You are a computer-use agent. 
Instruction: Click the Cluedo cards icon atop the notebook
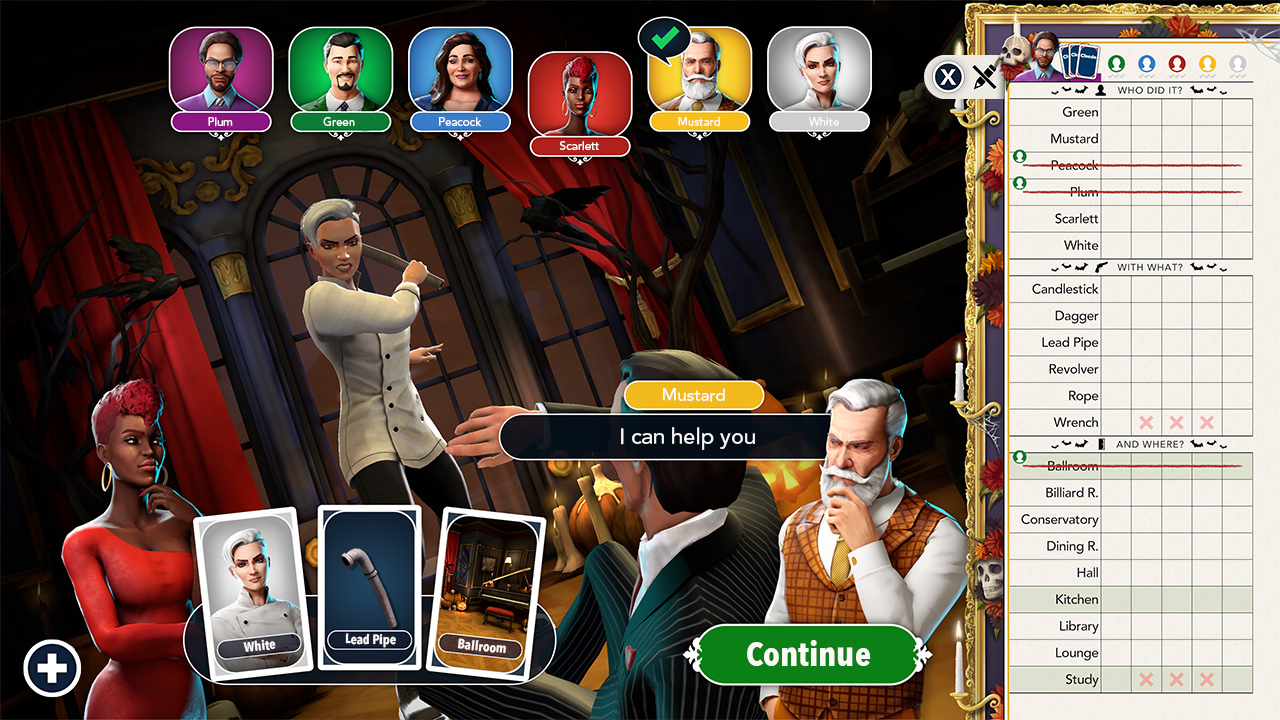(x=1080, y=60)
